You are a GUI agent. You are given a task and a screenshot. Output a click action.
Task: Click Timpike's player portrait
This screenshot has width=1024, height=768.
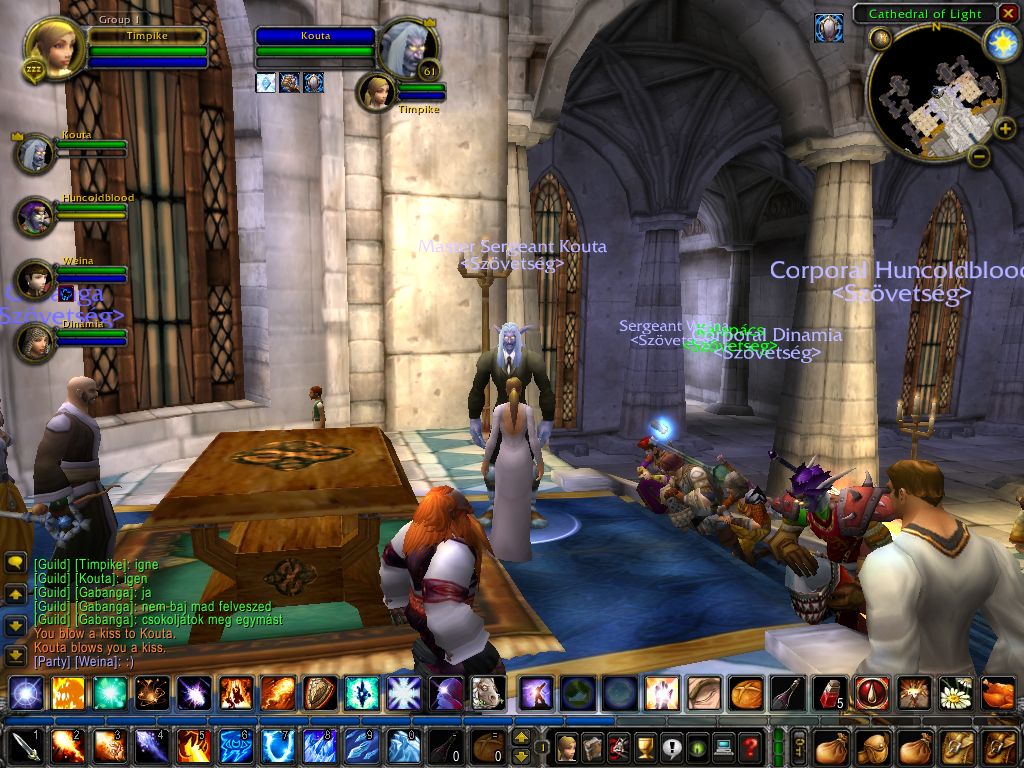pos(50,47)
